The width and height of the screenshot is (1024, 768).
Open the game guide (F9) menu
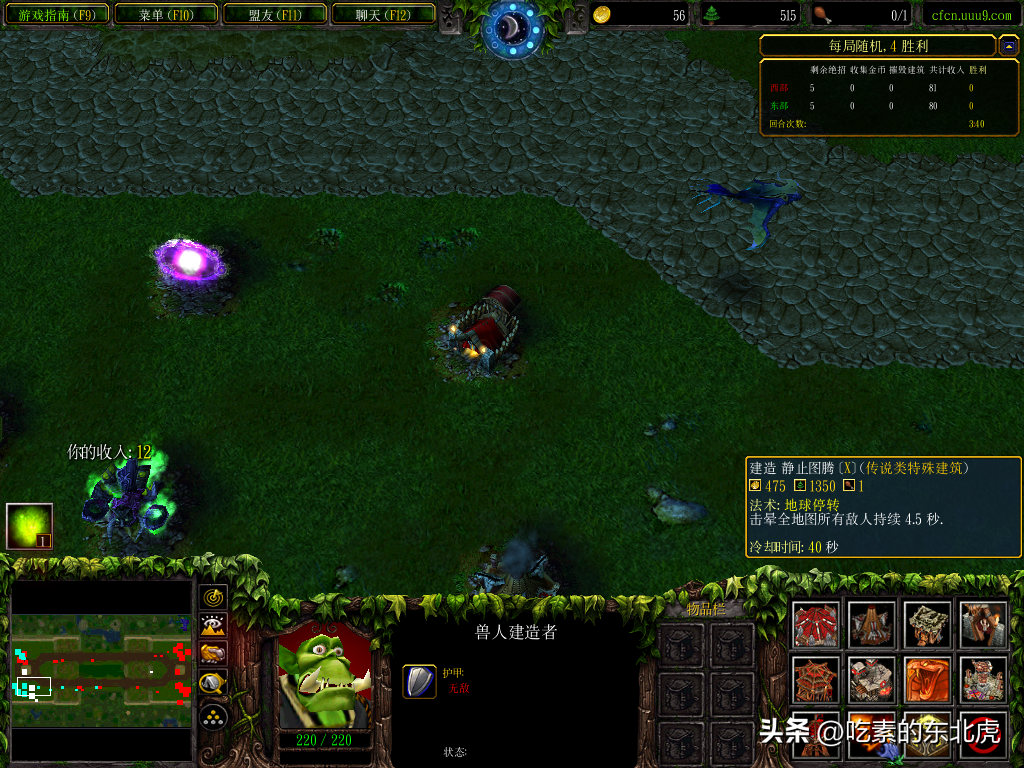56,15
